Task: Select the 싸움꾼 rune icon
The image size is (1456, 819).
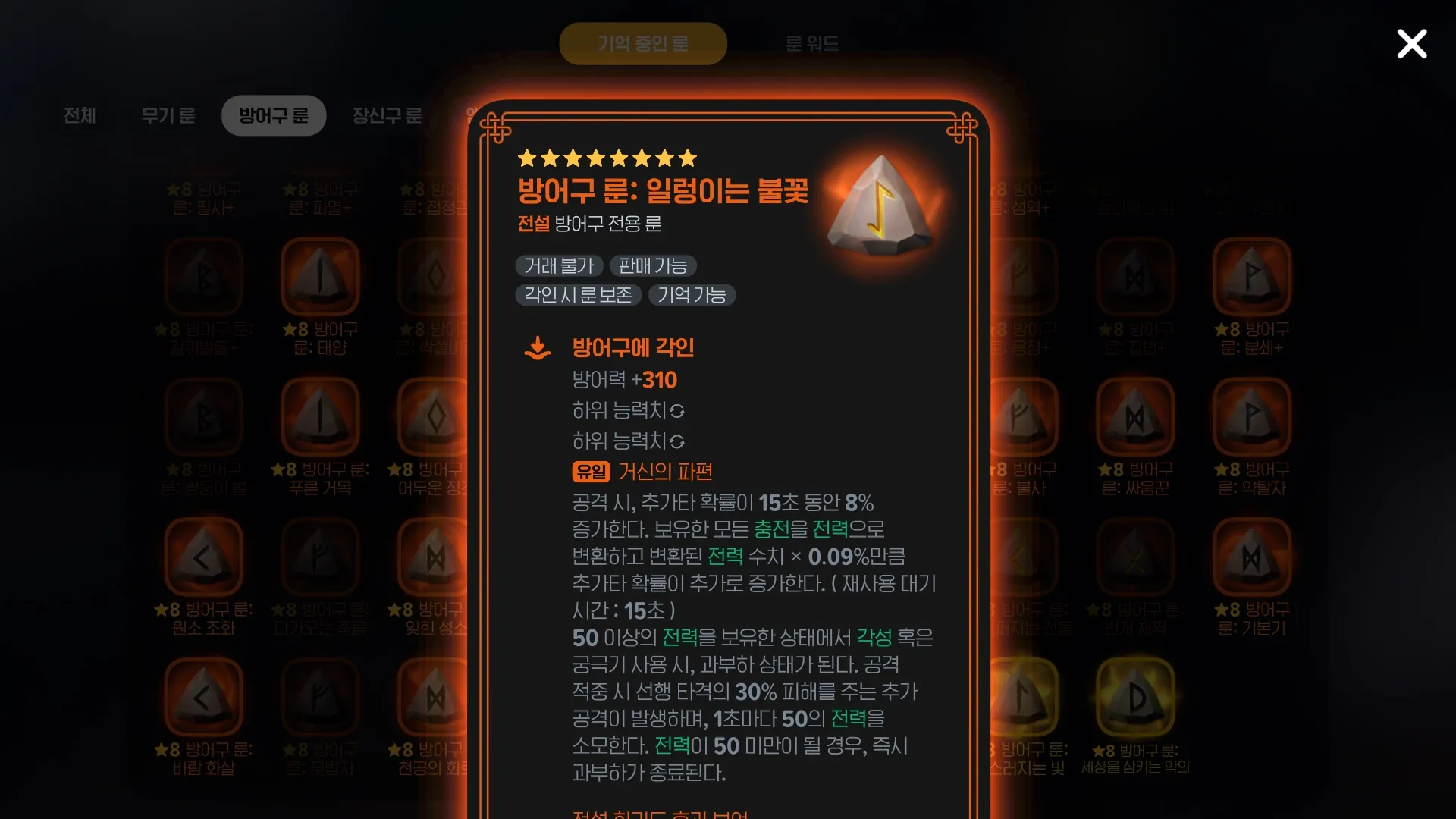Action: pos(1135,416)
